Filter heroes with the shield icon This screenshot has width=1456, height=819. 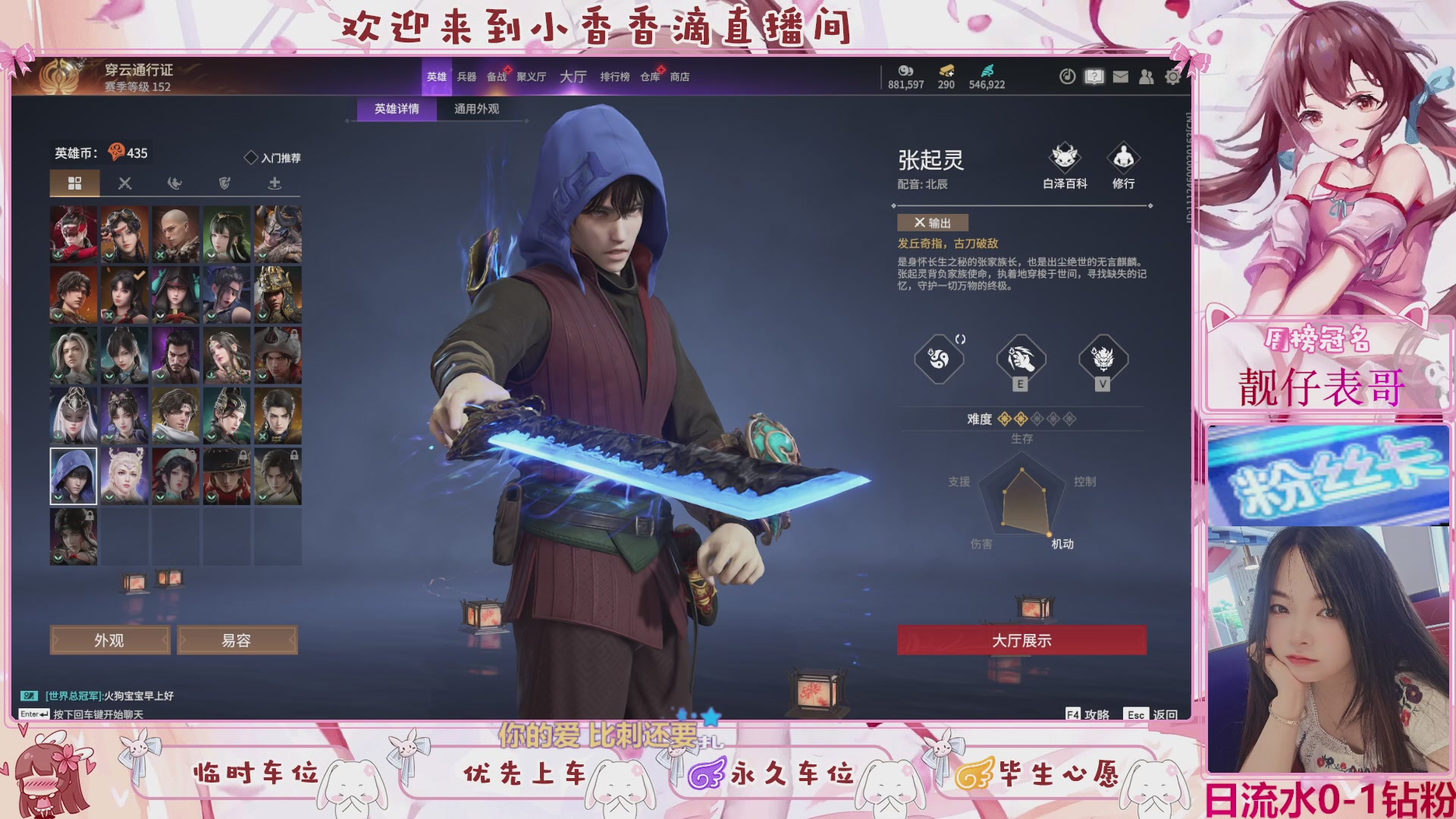click(224, 183)
